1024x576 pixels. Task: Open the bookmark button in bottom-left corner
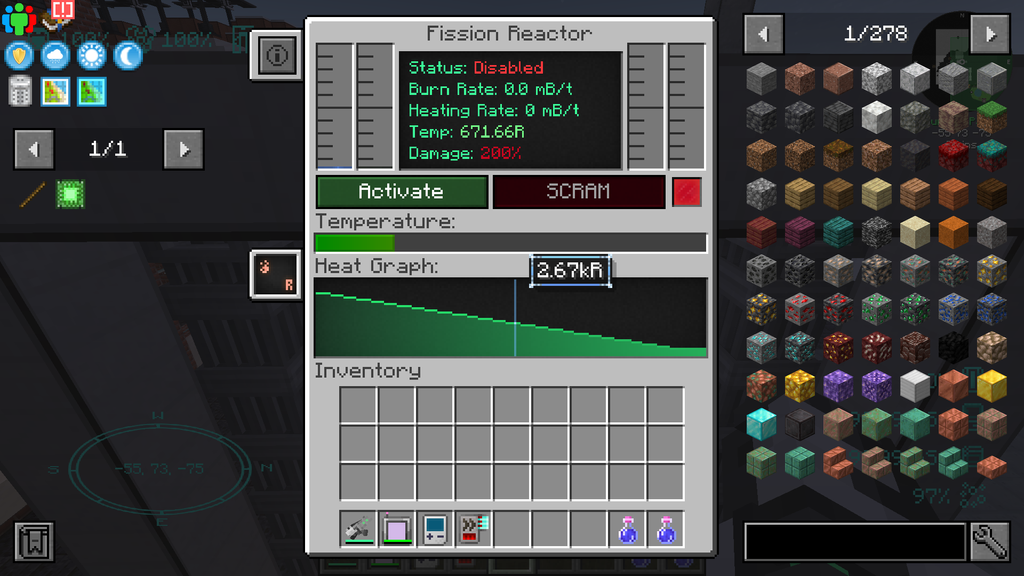pyautogui.click(x=34, y=542)
